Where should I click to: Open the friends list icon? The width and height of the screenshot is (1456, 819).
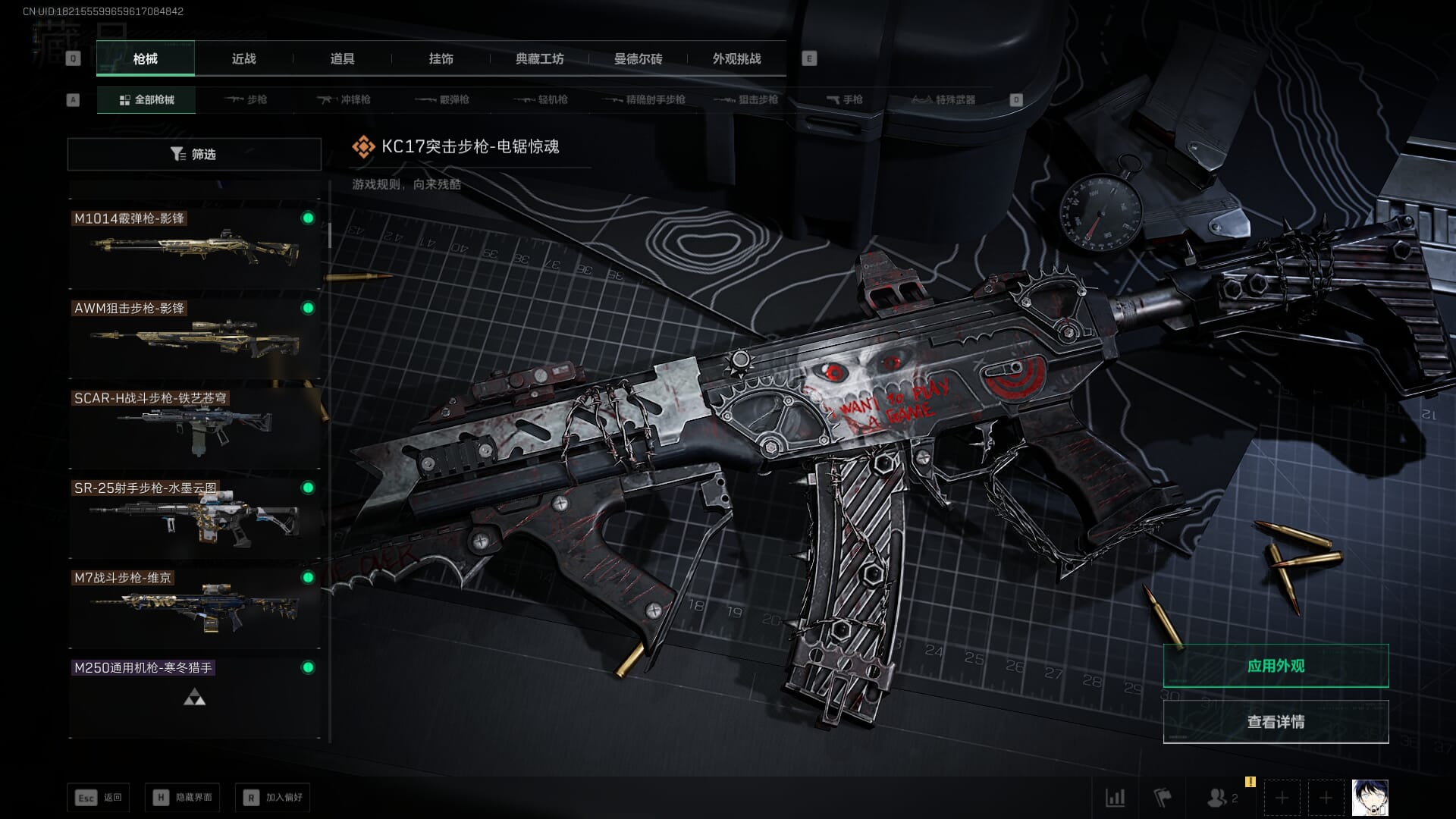tap(1221, 798)
